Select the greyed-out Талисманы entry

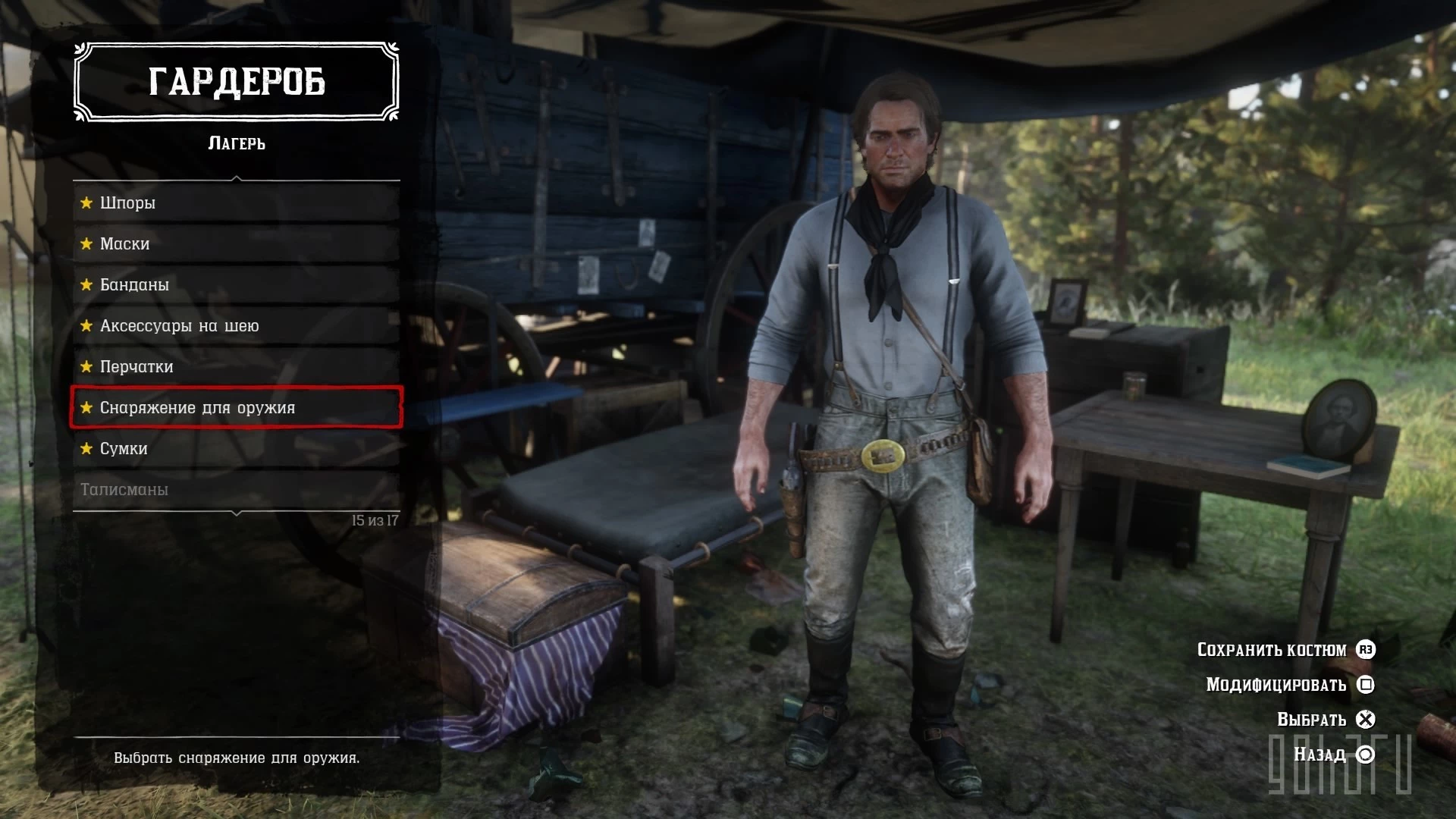(236, 489)
